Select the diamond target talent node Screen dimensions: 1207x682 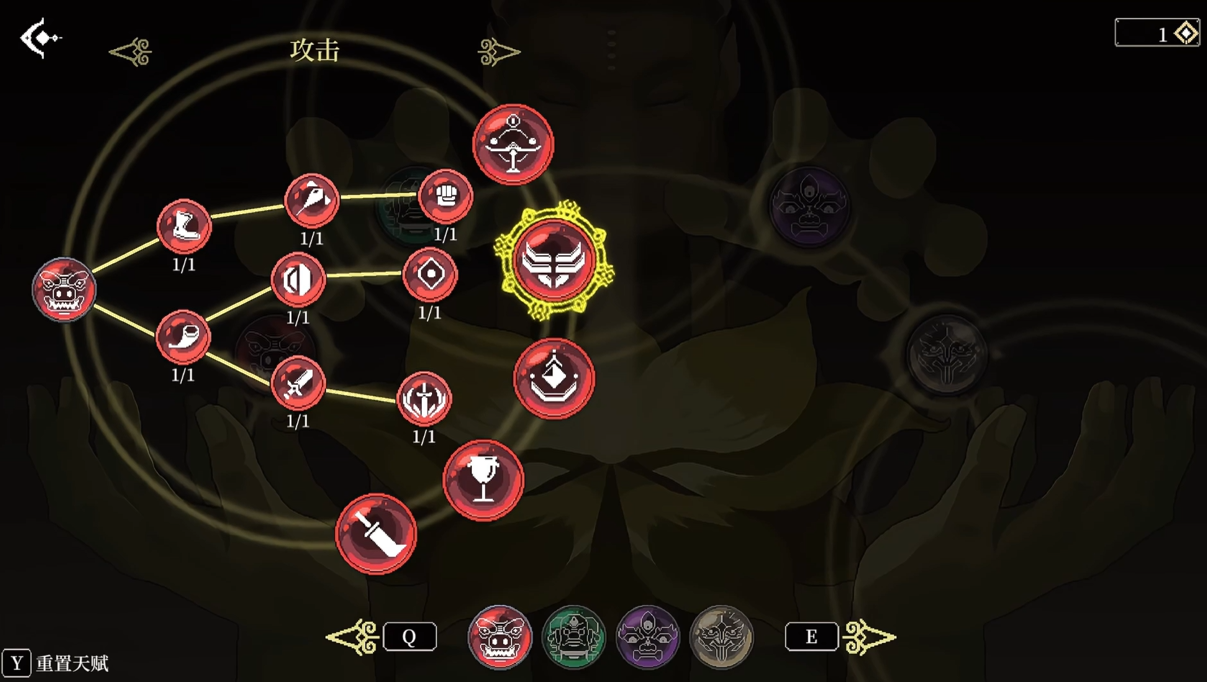(430, 274)
